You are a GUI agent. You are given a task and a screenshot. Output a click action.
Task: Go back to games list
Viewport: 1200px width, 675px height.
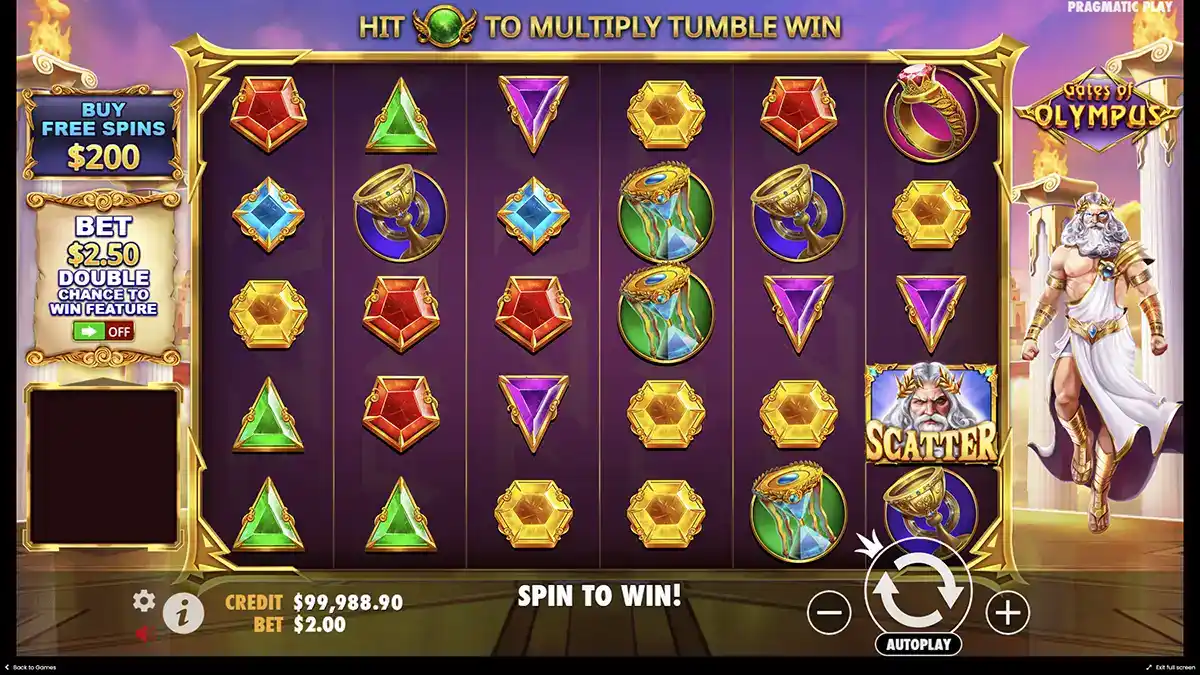(x=30, y=667)
